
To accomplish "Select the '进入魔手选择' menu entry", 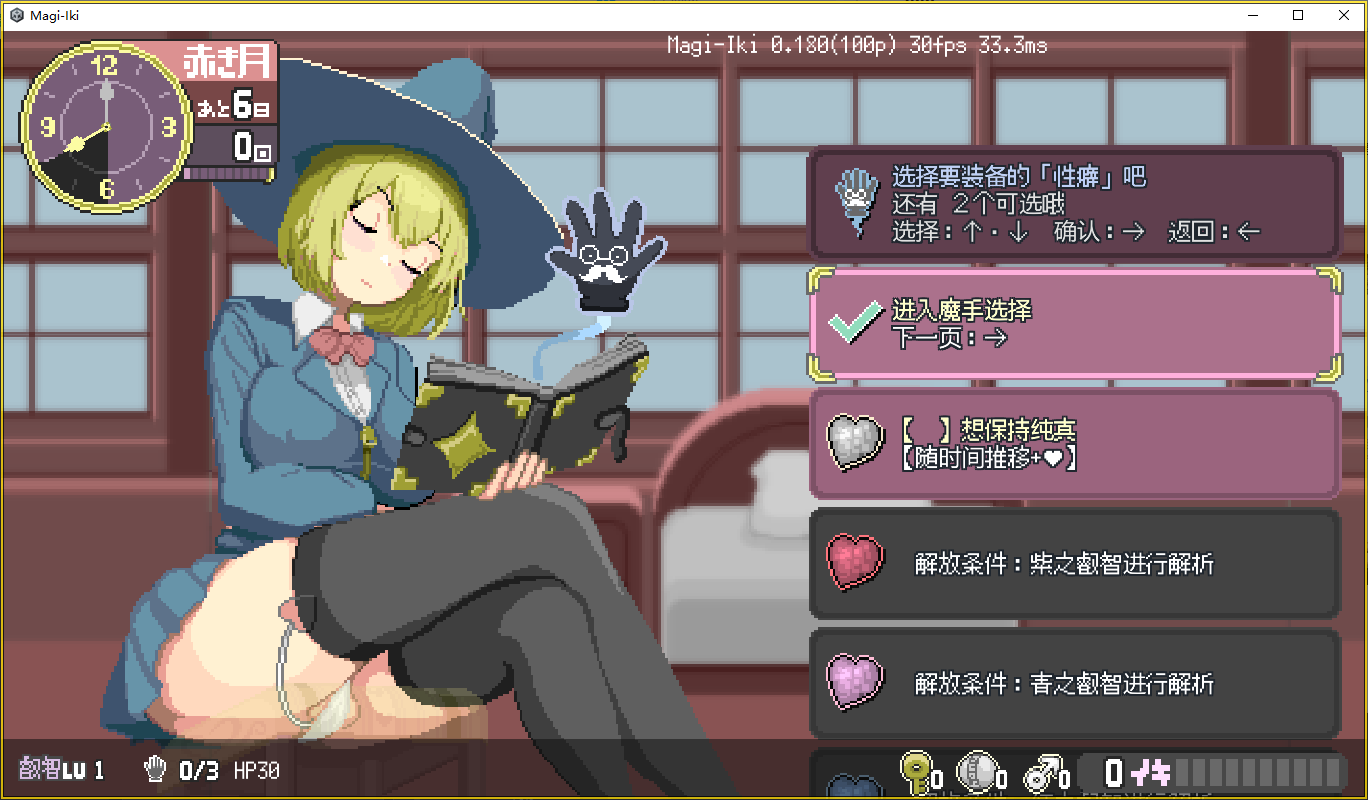I will pos(1074,324).
